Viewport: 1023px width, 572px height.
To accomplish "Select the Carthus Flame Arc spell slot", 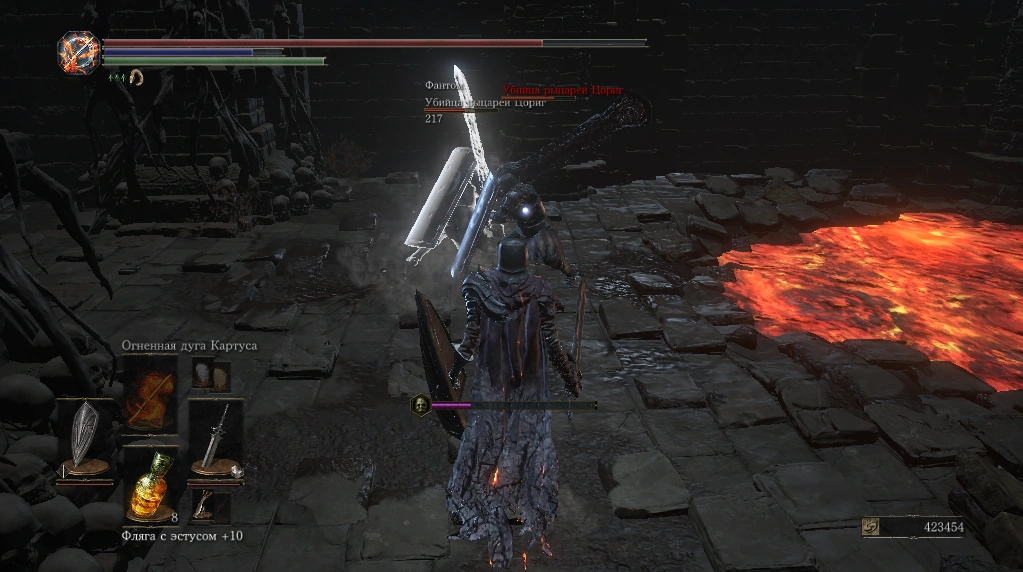I will pyautogui.click(x=150, y=395).
